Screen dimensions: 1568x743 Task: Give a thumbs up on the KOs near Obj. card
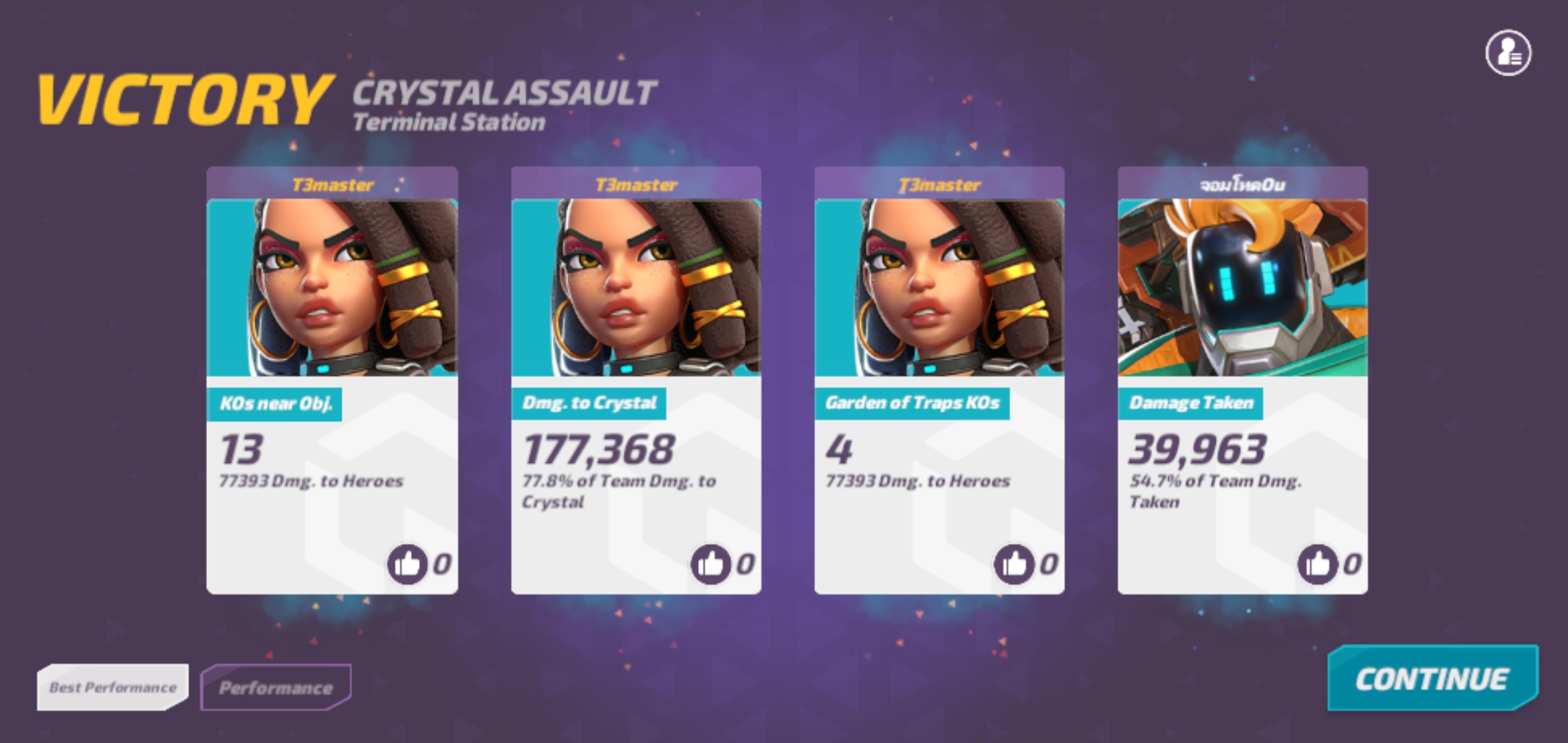tap(409, 563)
